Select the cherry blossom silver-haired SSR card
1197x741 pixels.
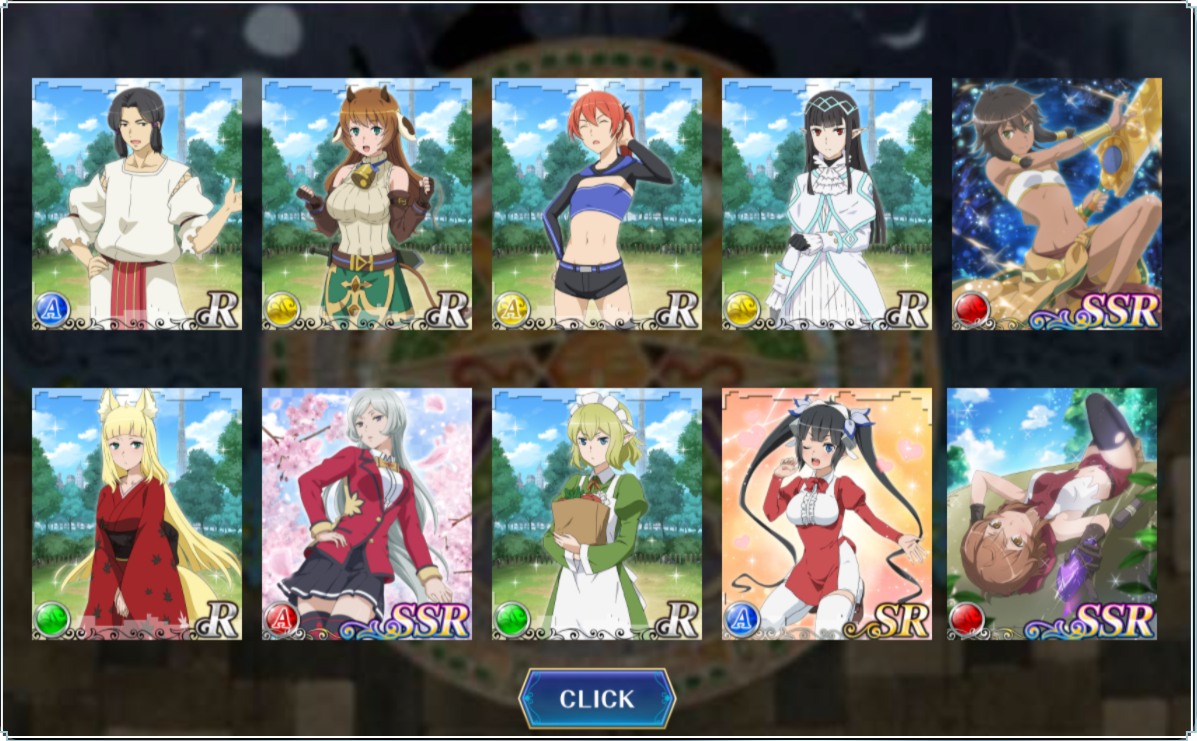click(367, 514)
